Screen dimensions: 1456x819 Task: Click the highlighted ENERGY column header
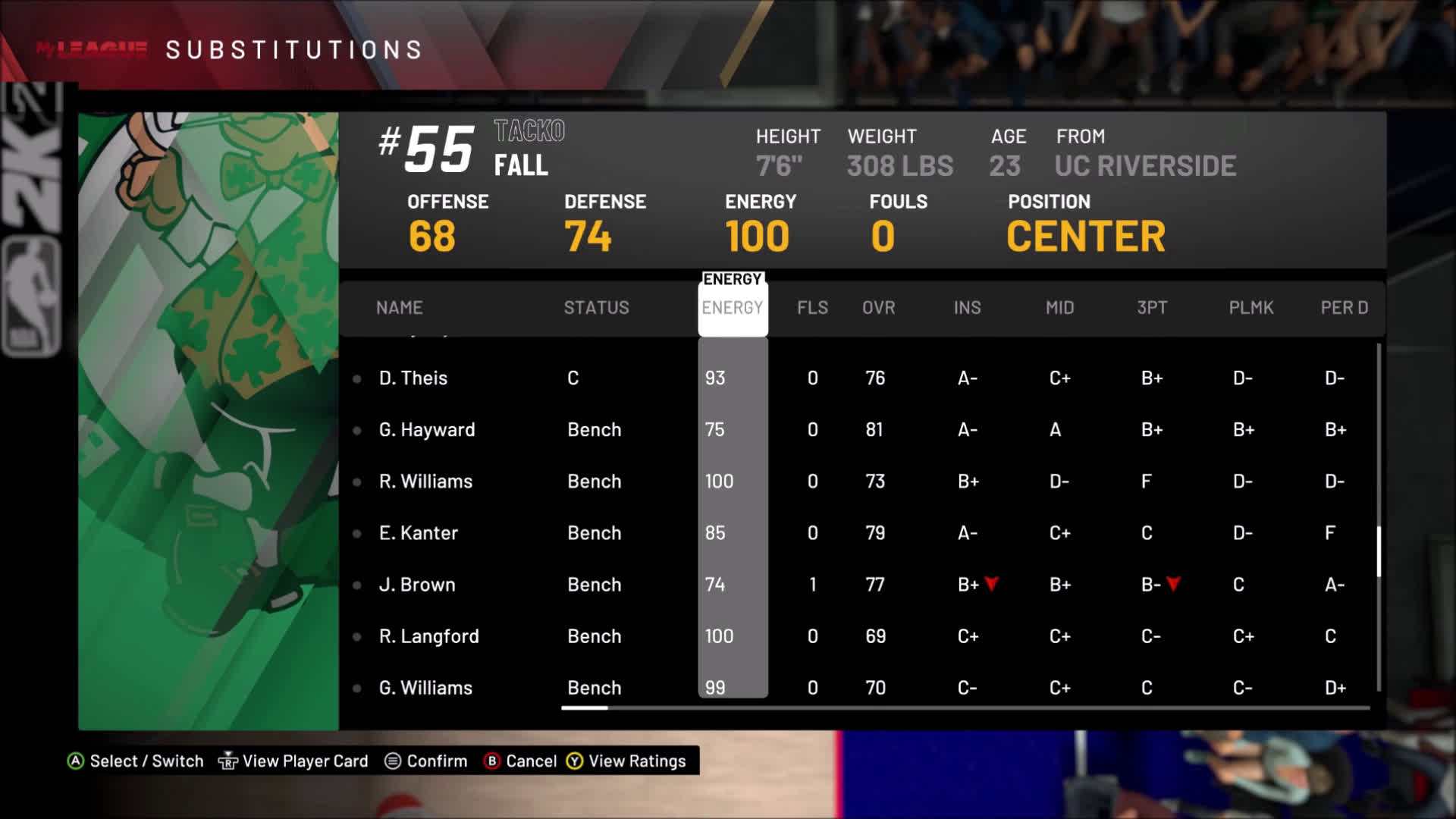tap(732, 307)
